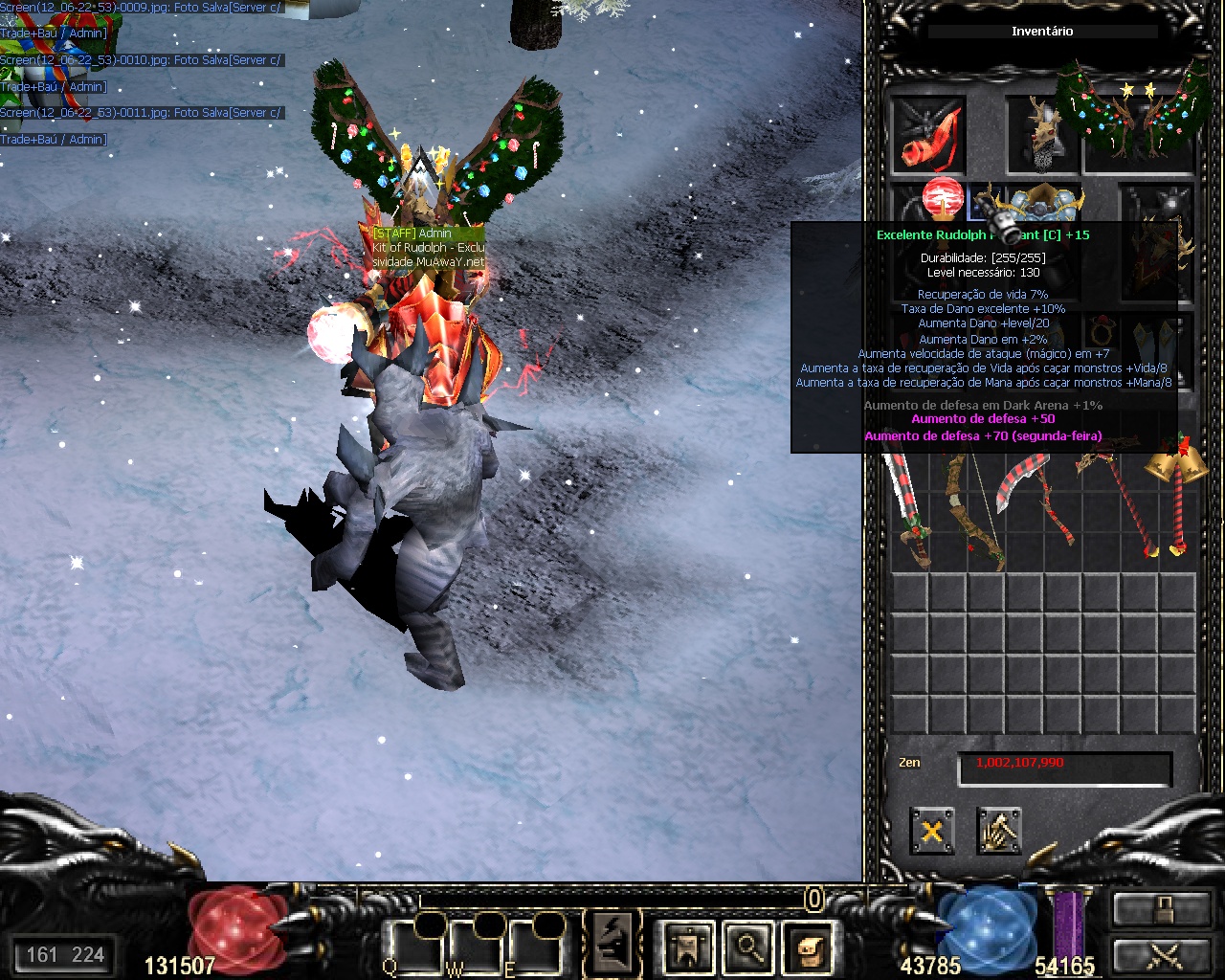The image size is (1225, 980).
Task: Select the red horn pet slot
Action: coord(928,136)
